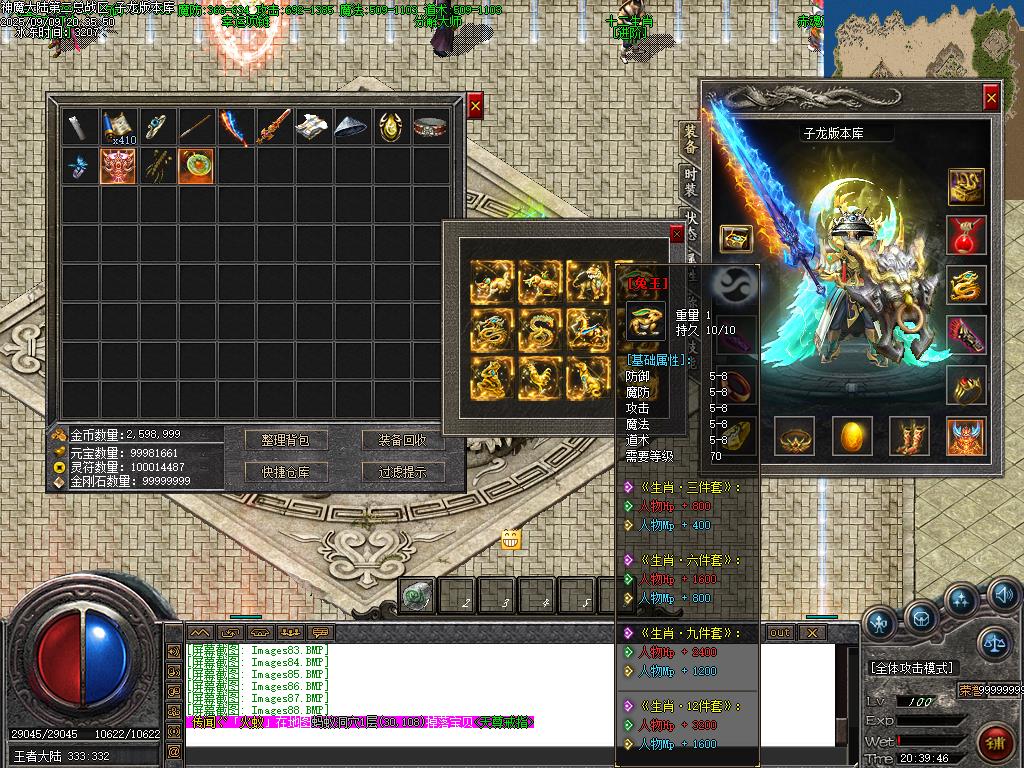Select the red demon mask item
This screenshot has height=768, width=1024.
click(x=119, y=166)
